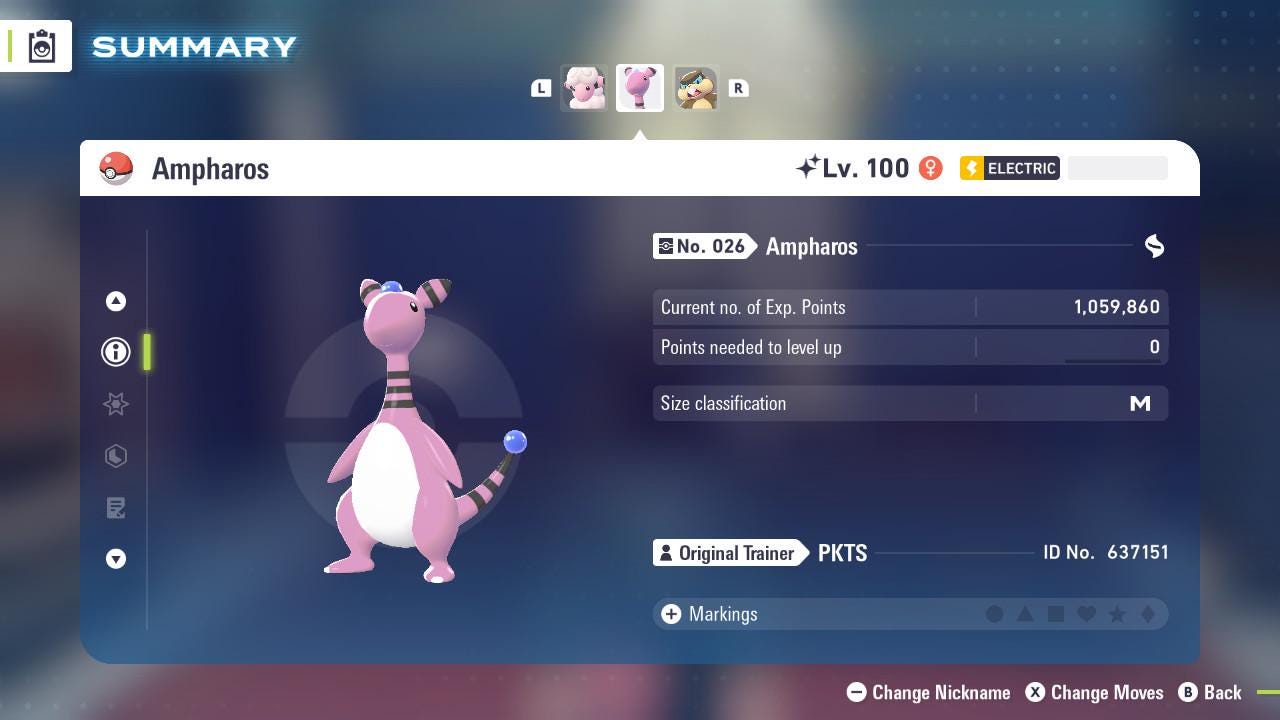Select the trainer memo notes icon
1280x720 pixels.
(116, 508)
